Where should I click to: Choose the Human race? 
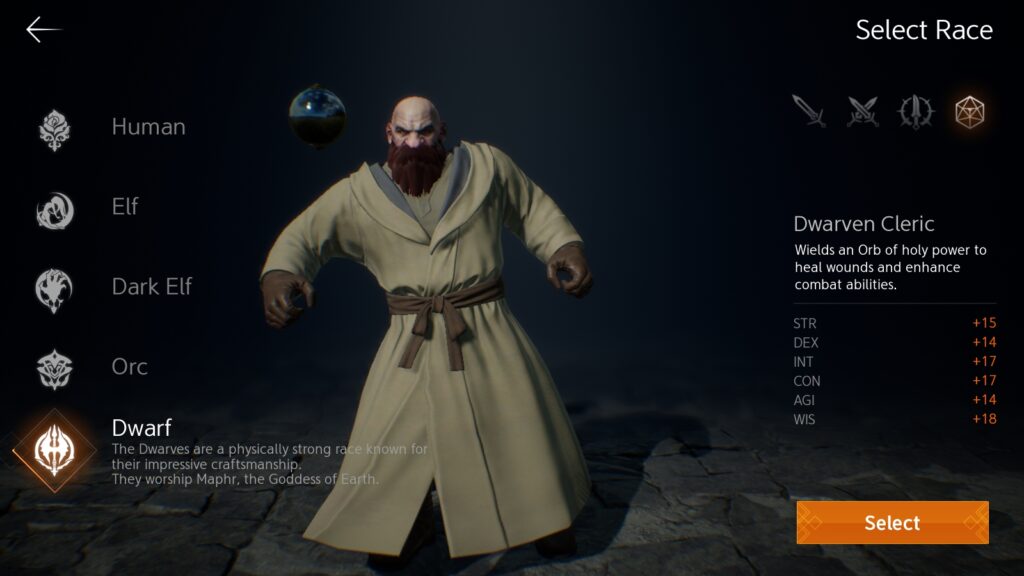[x=148, y=127]
